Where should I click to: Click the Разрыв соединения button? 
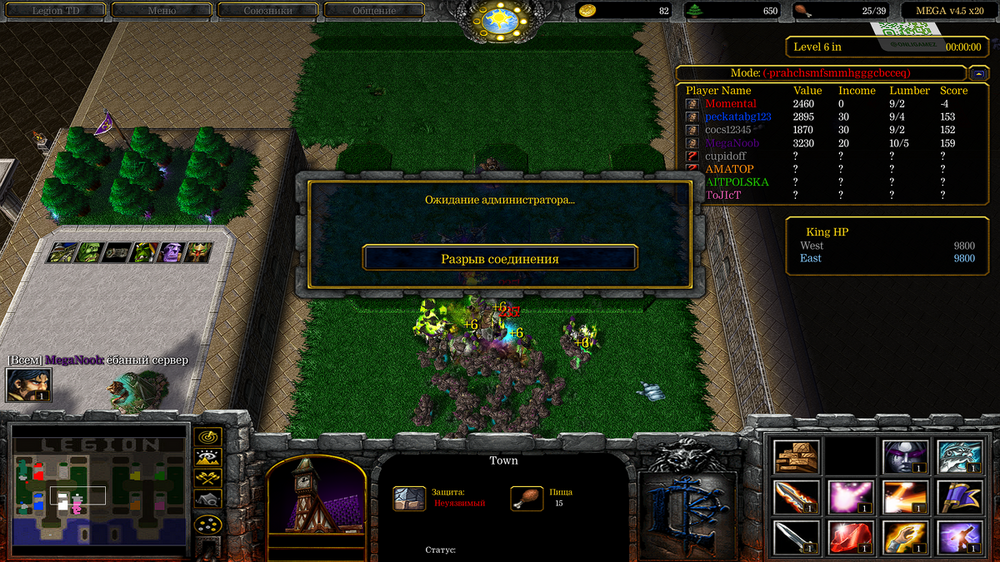[x=500, y=258]
